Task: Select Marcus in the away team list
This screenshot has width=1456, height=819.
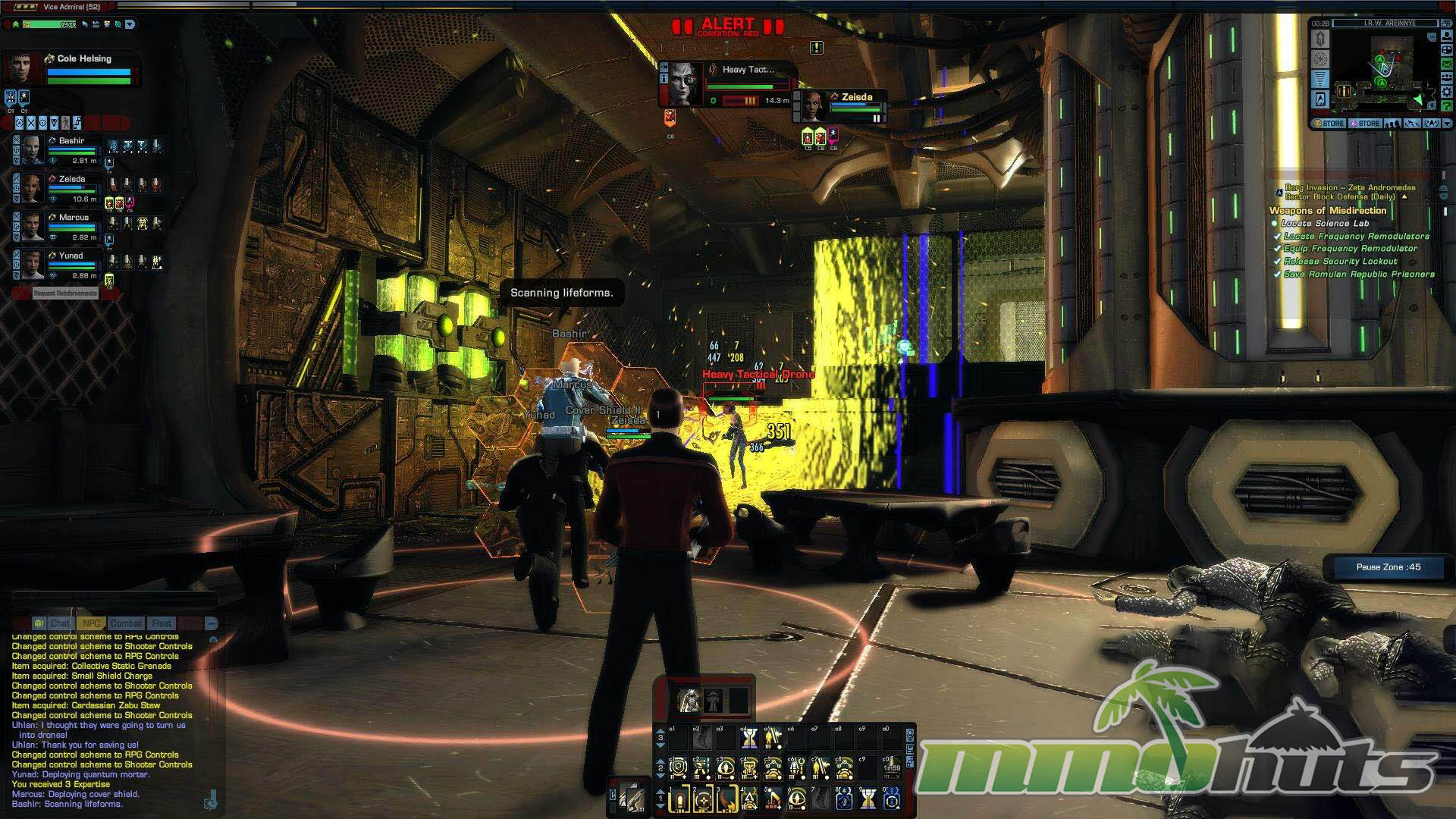Action: 74,218
